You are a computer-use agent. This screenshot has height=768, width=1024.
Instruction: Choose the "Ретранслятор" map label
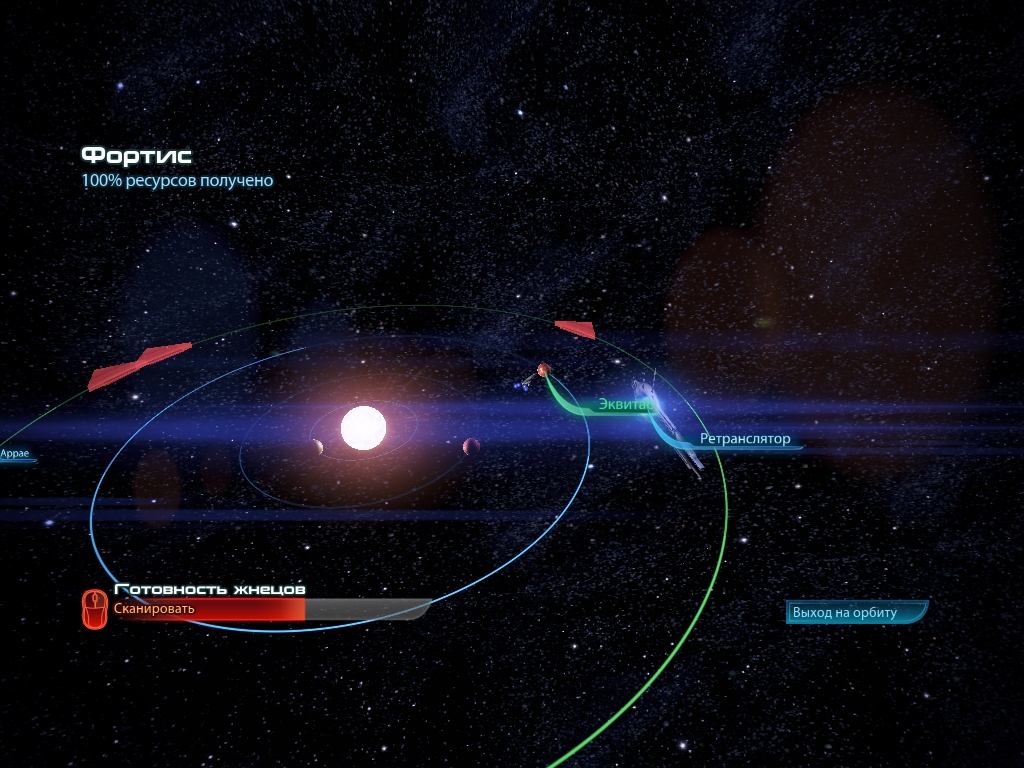point(745,439)
